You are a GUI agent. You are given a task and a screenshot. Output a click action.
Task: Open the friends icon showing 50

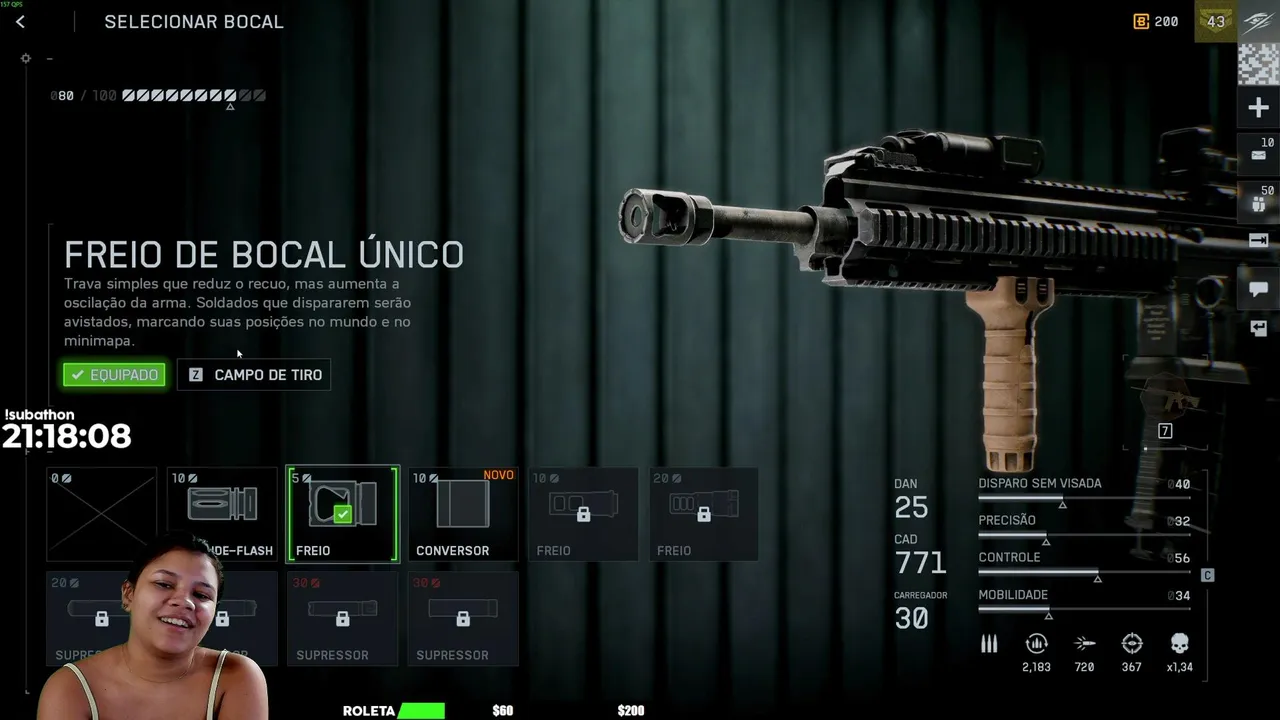click(1258, 202)
